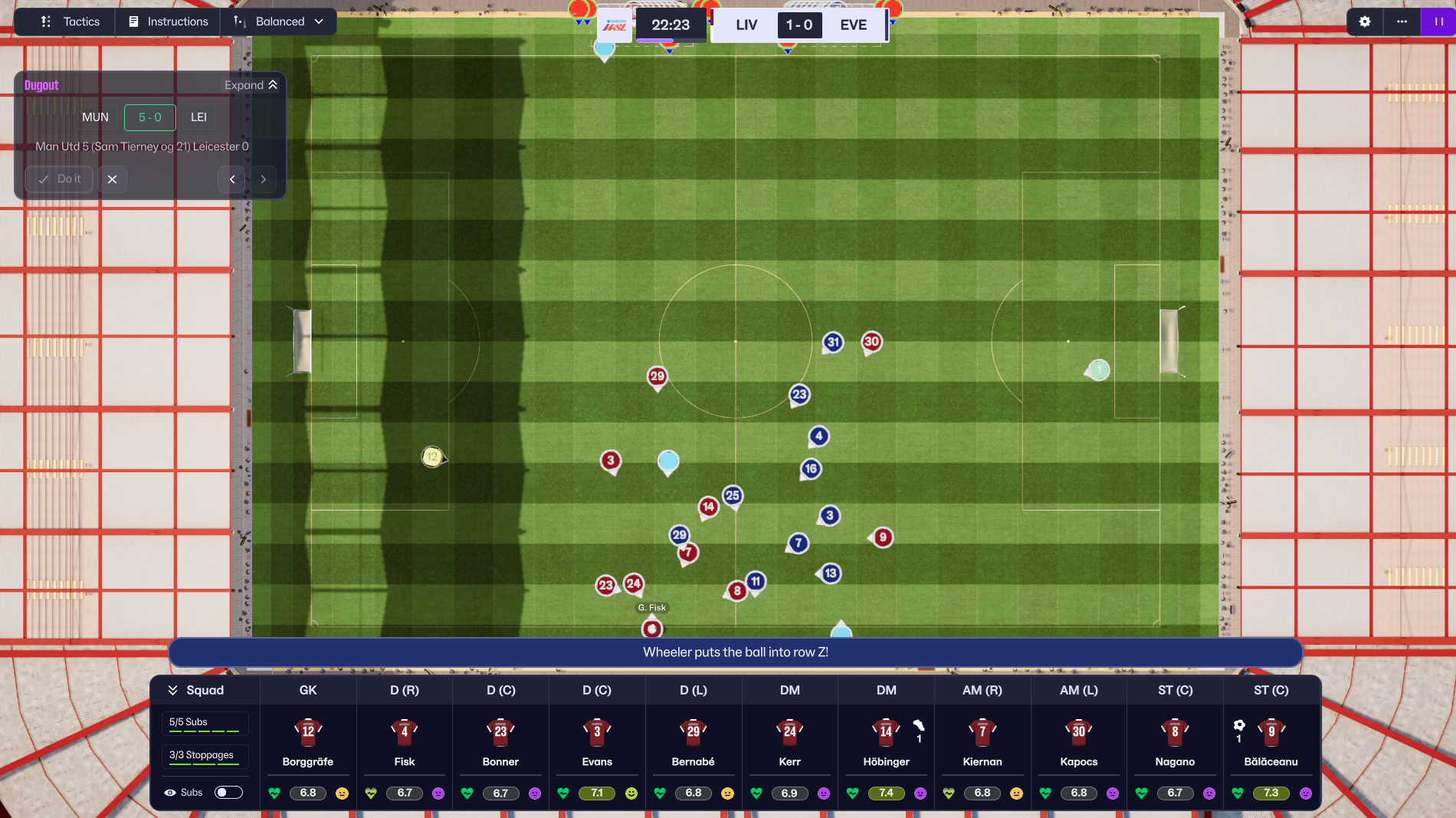
Task: Open the 5/5 Subs indicator
Action: pos(205,723)
